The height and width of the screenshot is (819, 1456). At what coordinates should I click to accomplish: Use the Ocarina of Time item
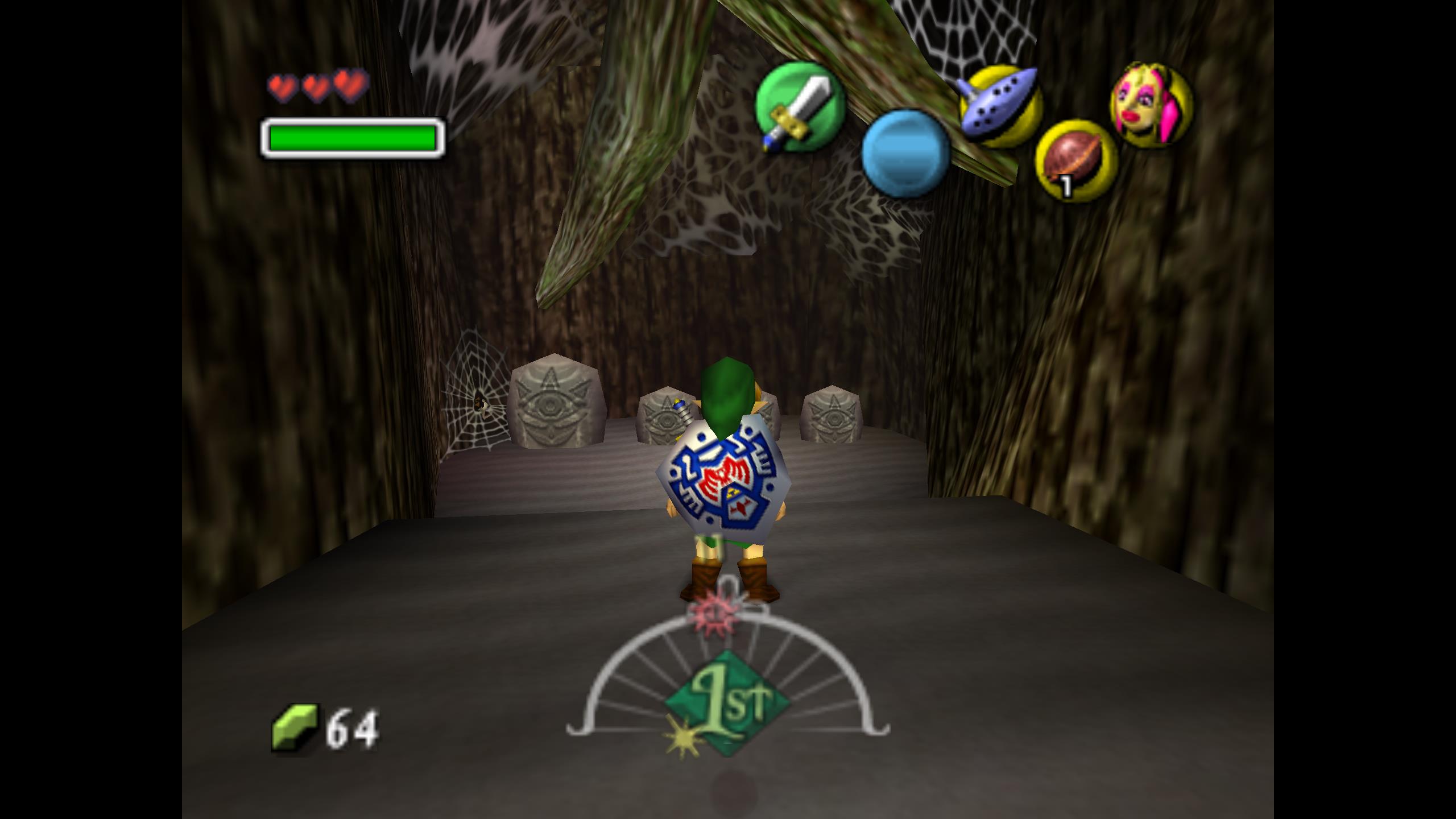pyautogui.click(x=1000, y=106)
